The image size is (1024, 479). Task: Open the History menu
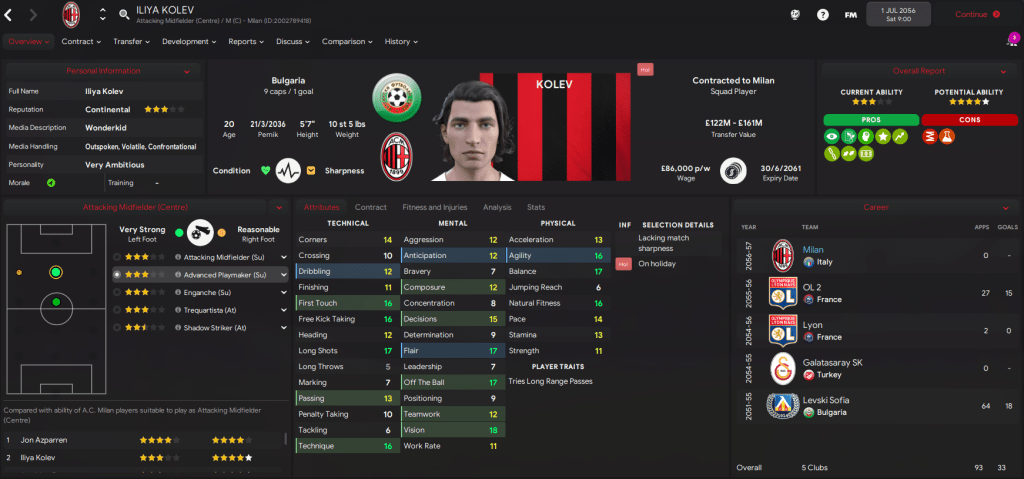(x=401, y=42)
